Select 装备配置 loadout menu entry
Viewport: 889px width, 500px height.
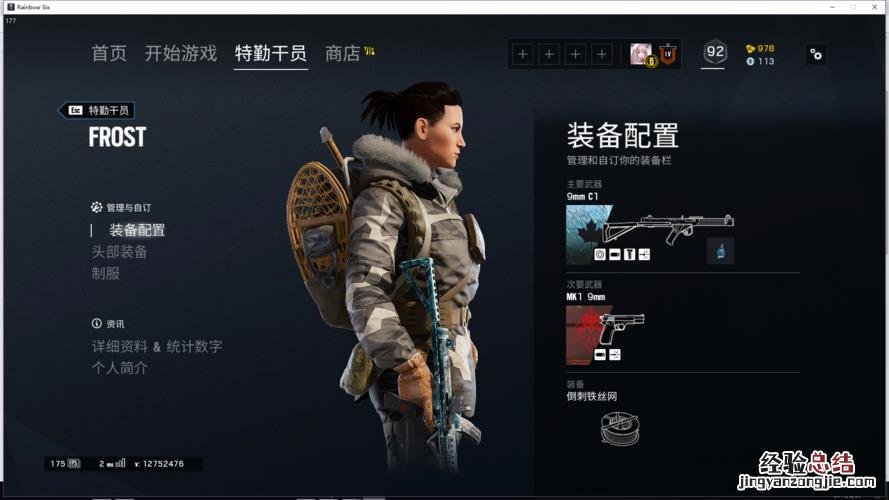(137, 230)
